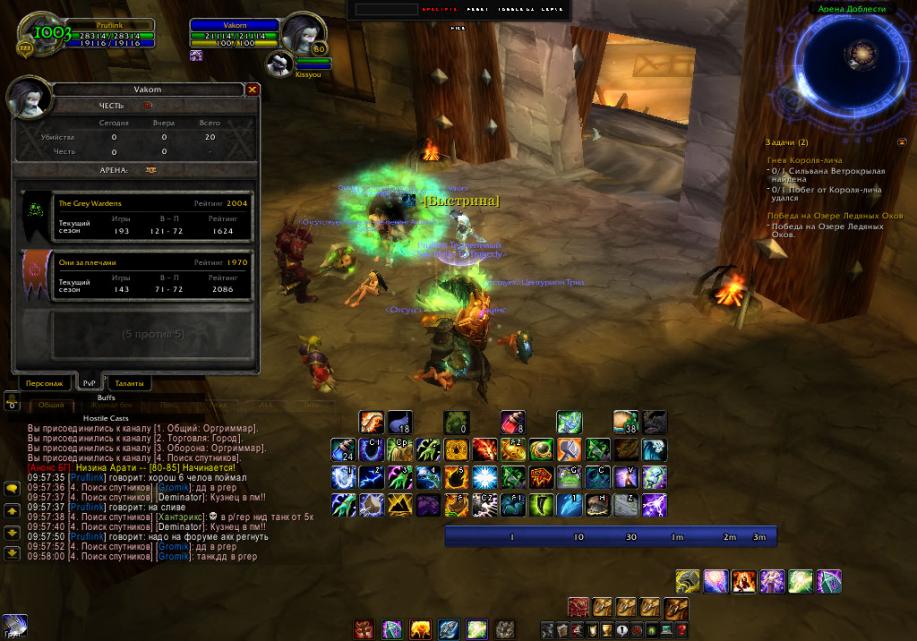Use the bandage item with 24 stack

[343, 451]
